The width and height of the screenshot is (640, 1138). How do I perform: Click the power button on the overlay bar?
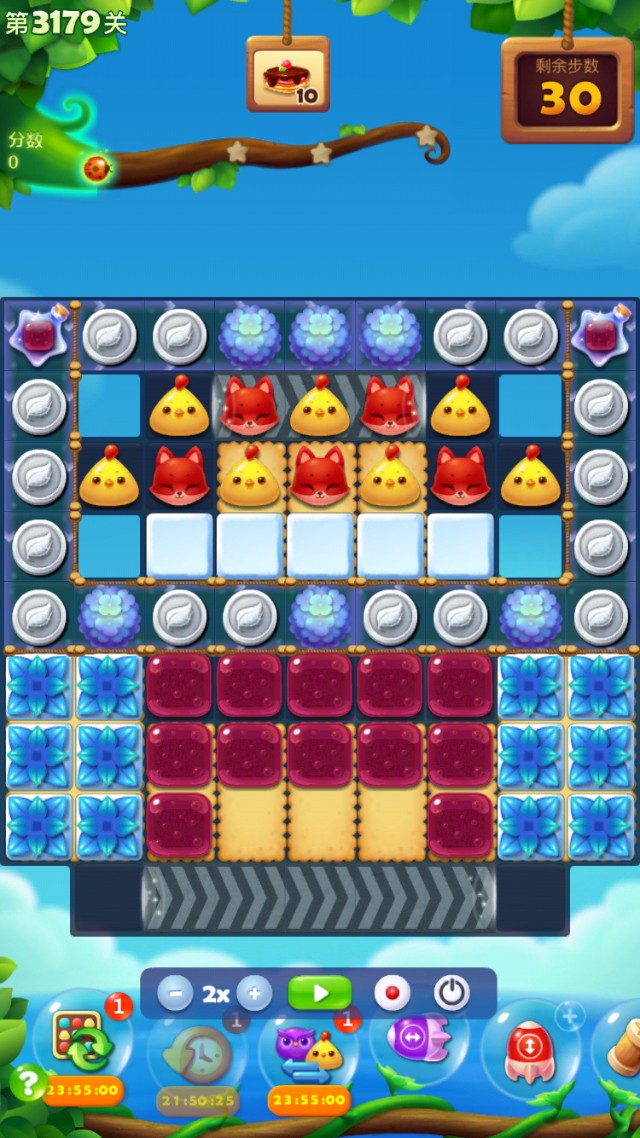point(451,993)
